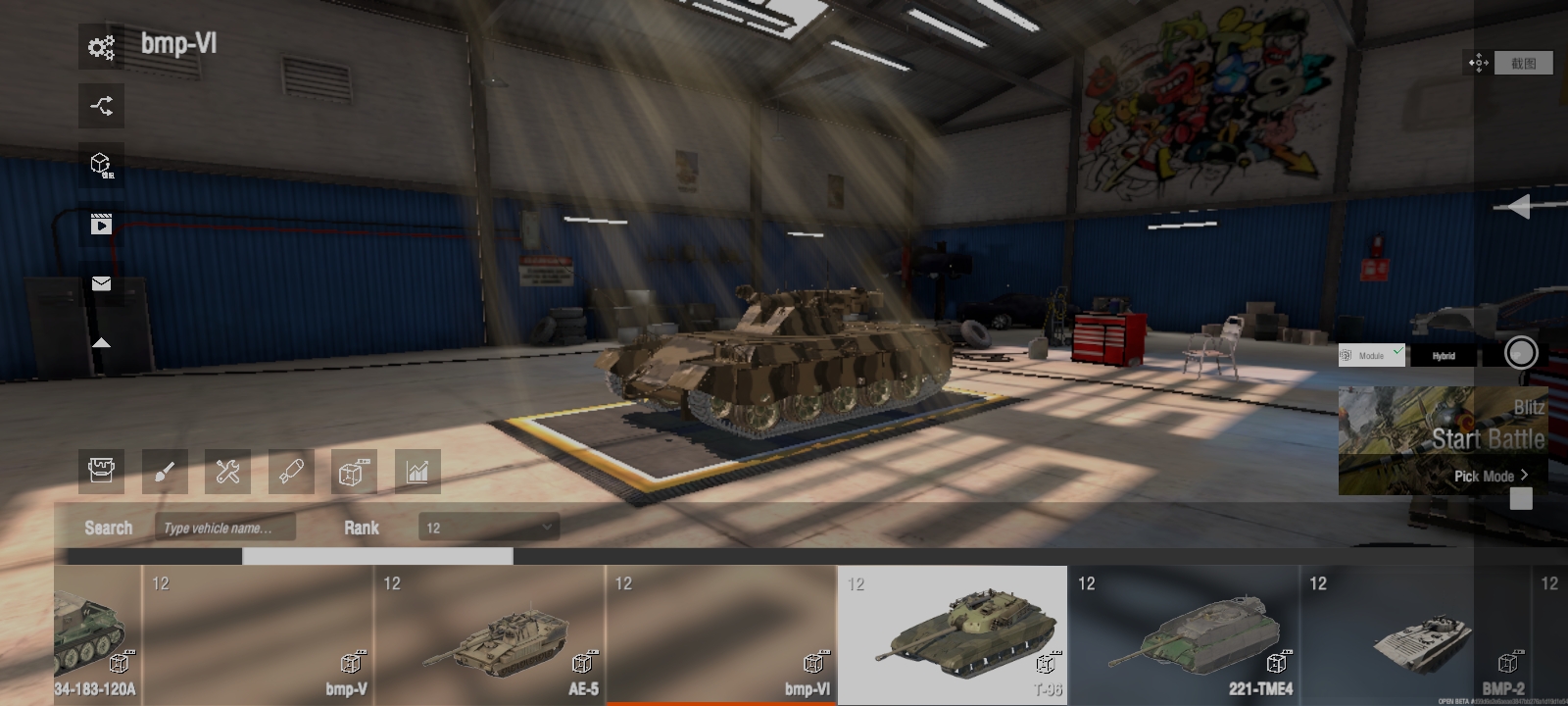This screenshot has height=706, width=1568.
Task: Open the Rank dropdown showing 12
Action: 487,527
